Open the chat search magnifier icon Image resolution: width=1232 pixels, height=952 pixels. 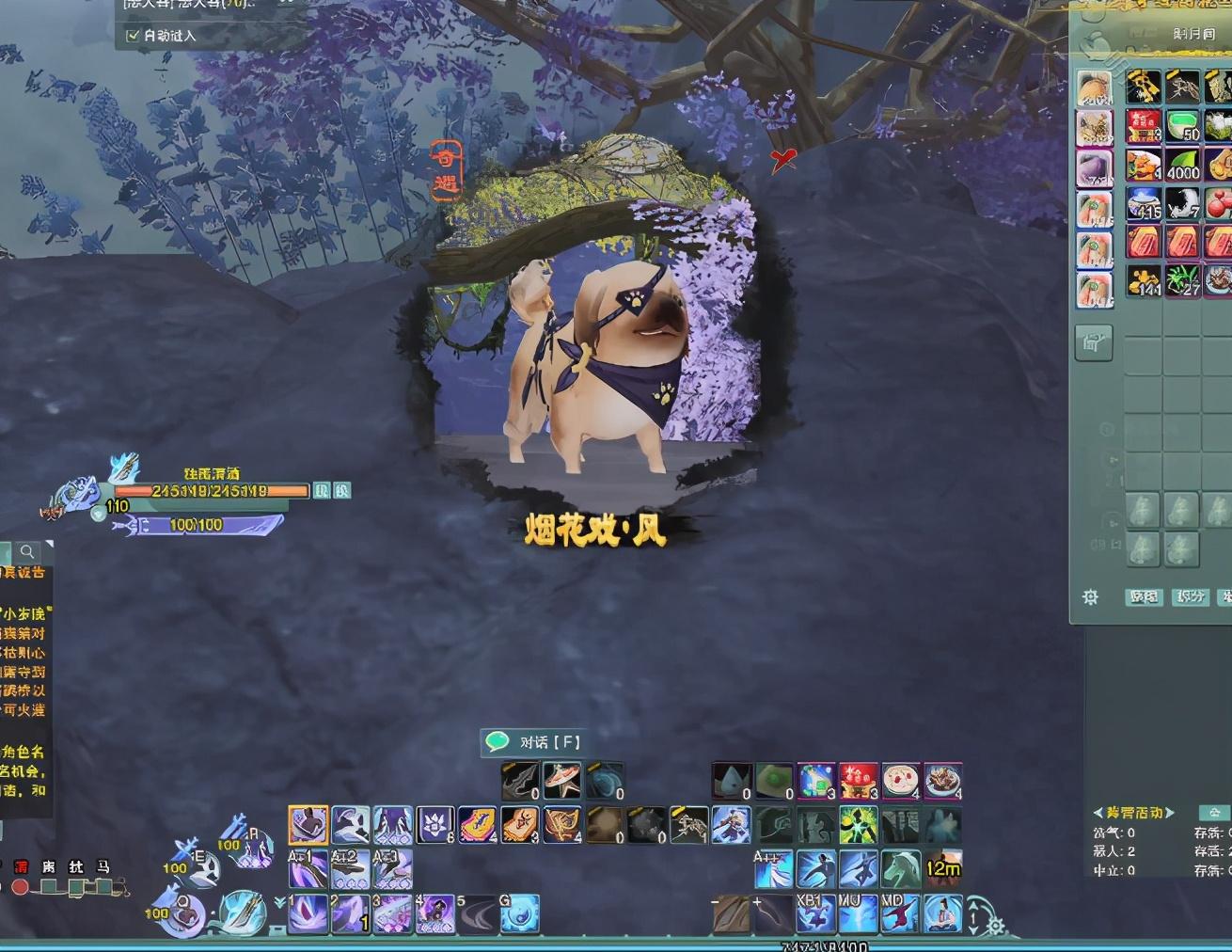[28, 552]
